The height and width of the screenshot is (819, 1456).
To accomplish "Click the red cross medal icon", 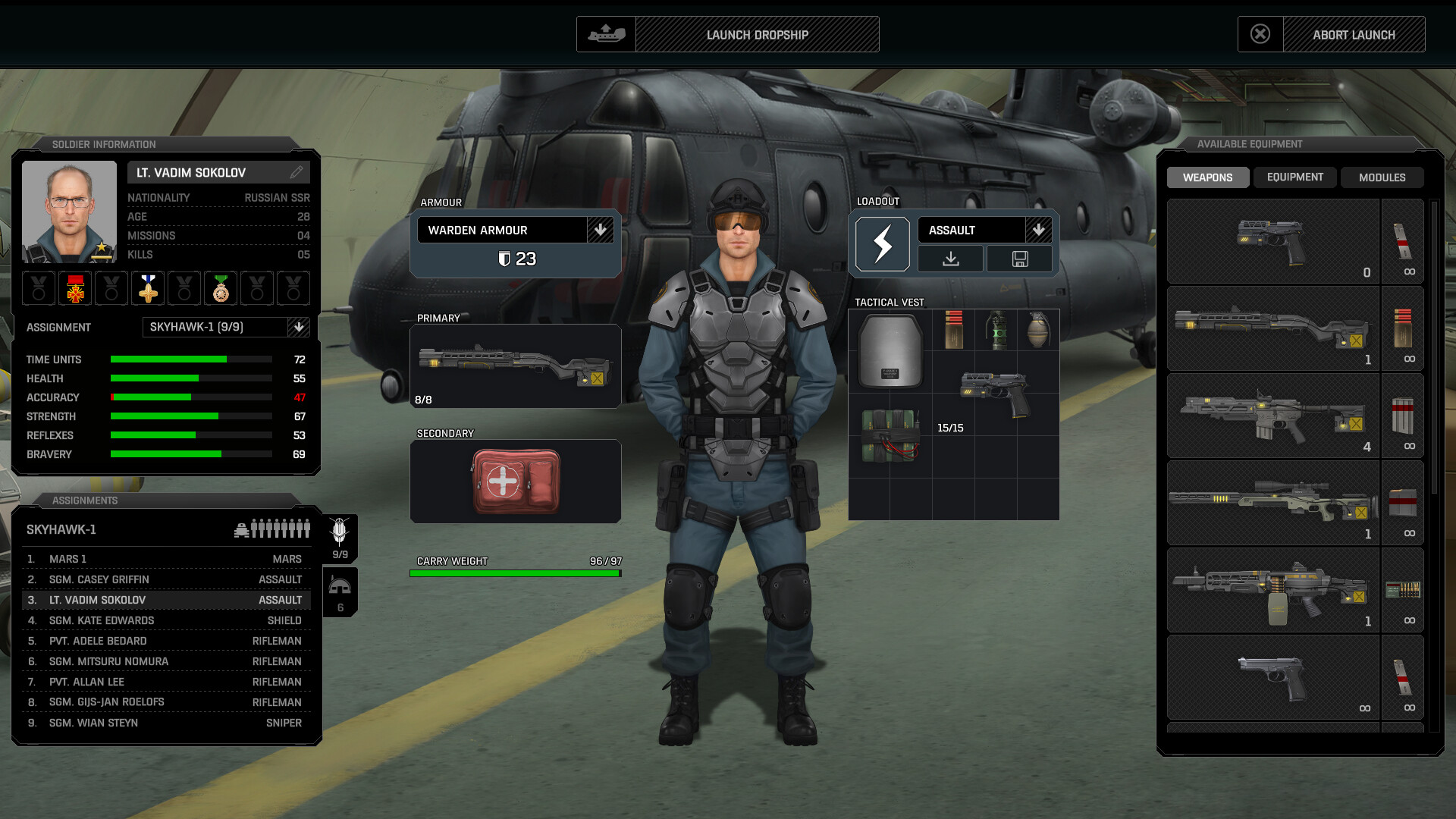I will point(74,288).
